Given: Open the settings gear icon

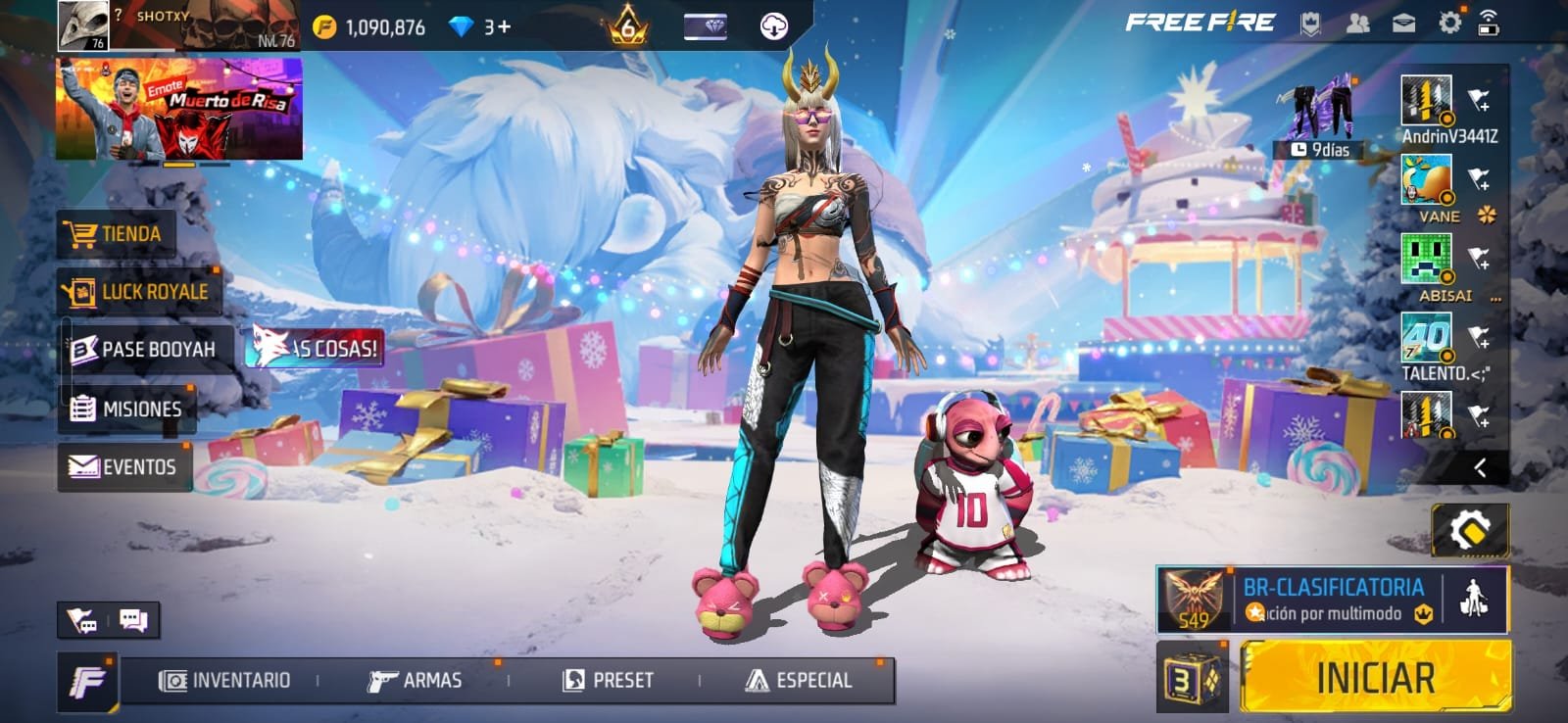Looking at the screenshot, I should click(1449, 23).
